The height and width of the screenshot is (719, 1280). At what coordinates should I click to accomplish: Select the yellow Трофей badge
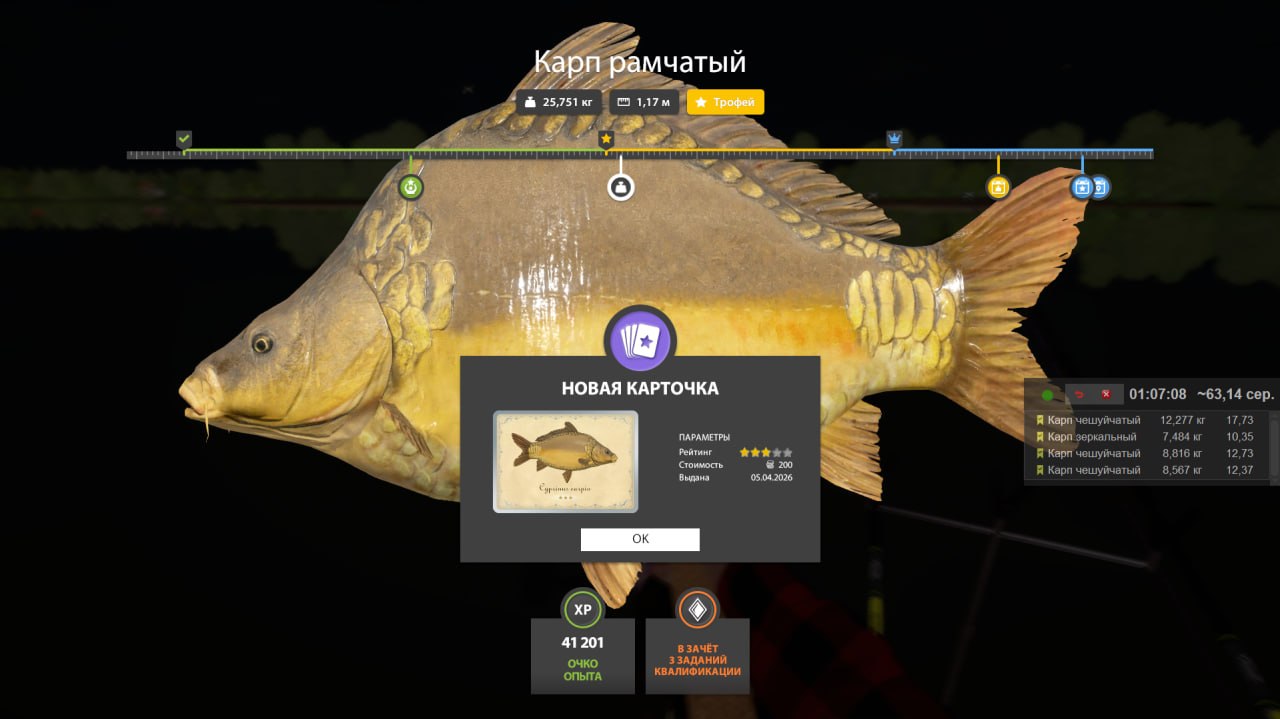725,102
